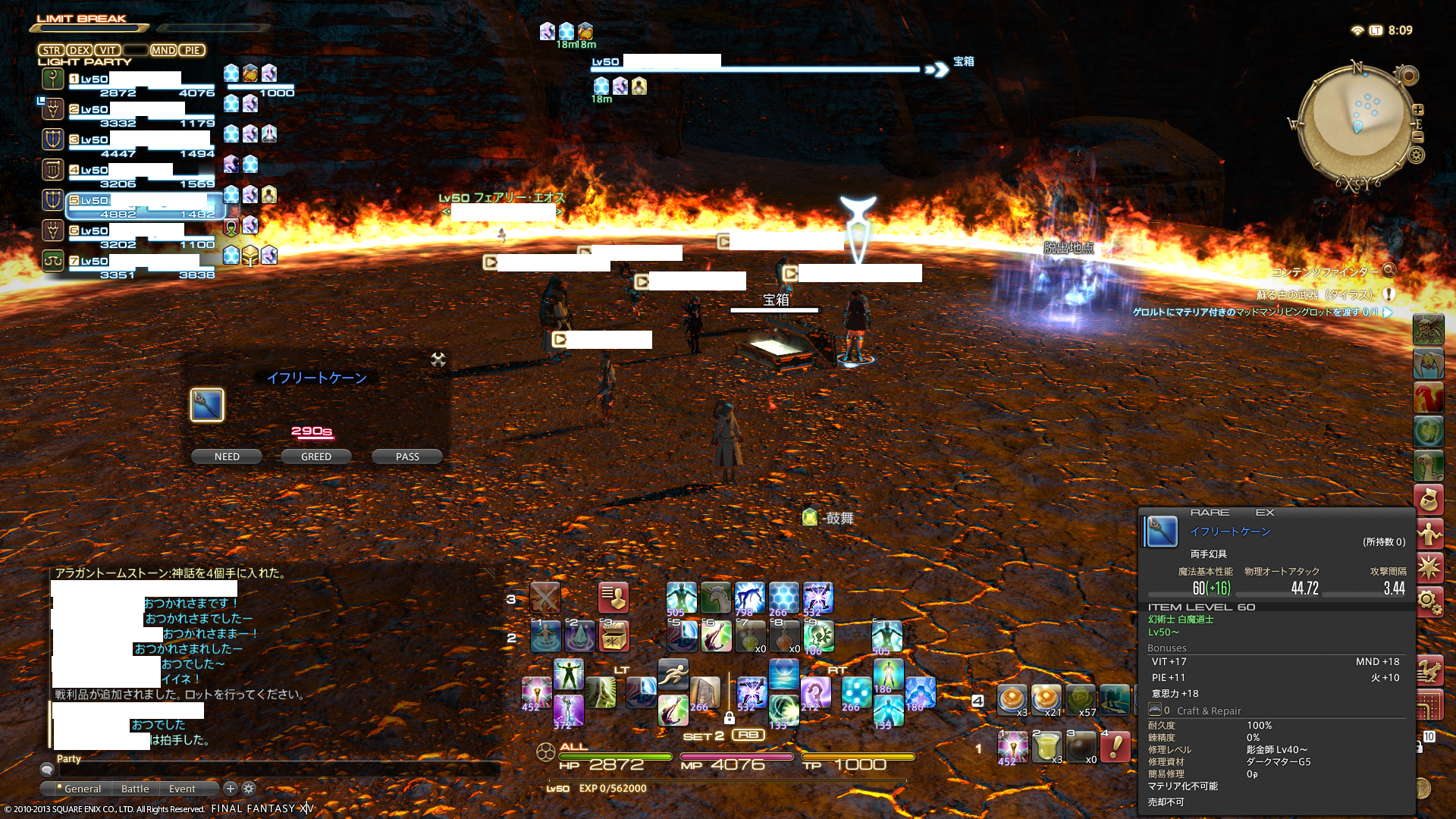
Task: Roll GREED on the loot item
Action: click(316, 457)
